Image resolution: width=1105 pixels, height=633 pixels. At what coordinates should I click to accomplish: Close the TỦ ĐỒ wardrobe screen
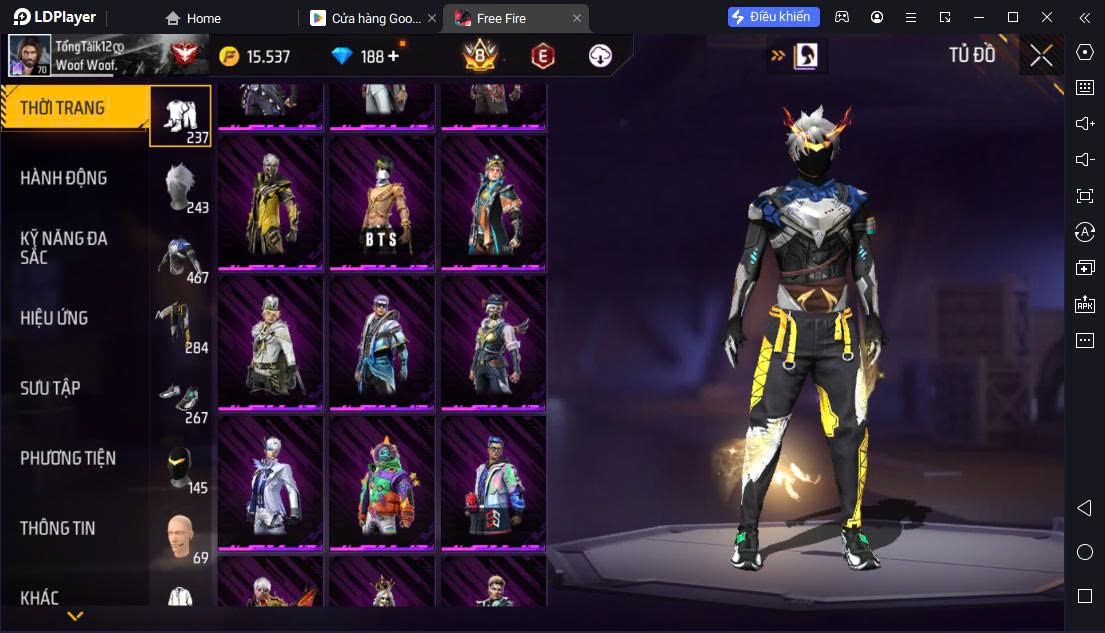tap(1041, 56)
